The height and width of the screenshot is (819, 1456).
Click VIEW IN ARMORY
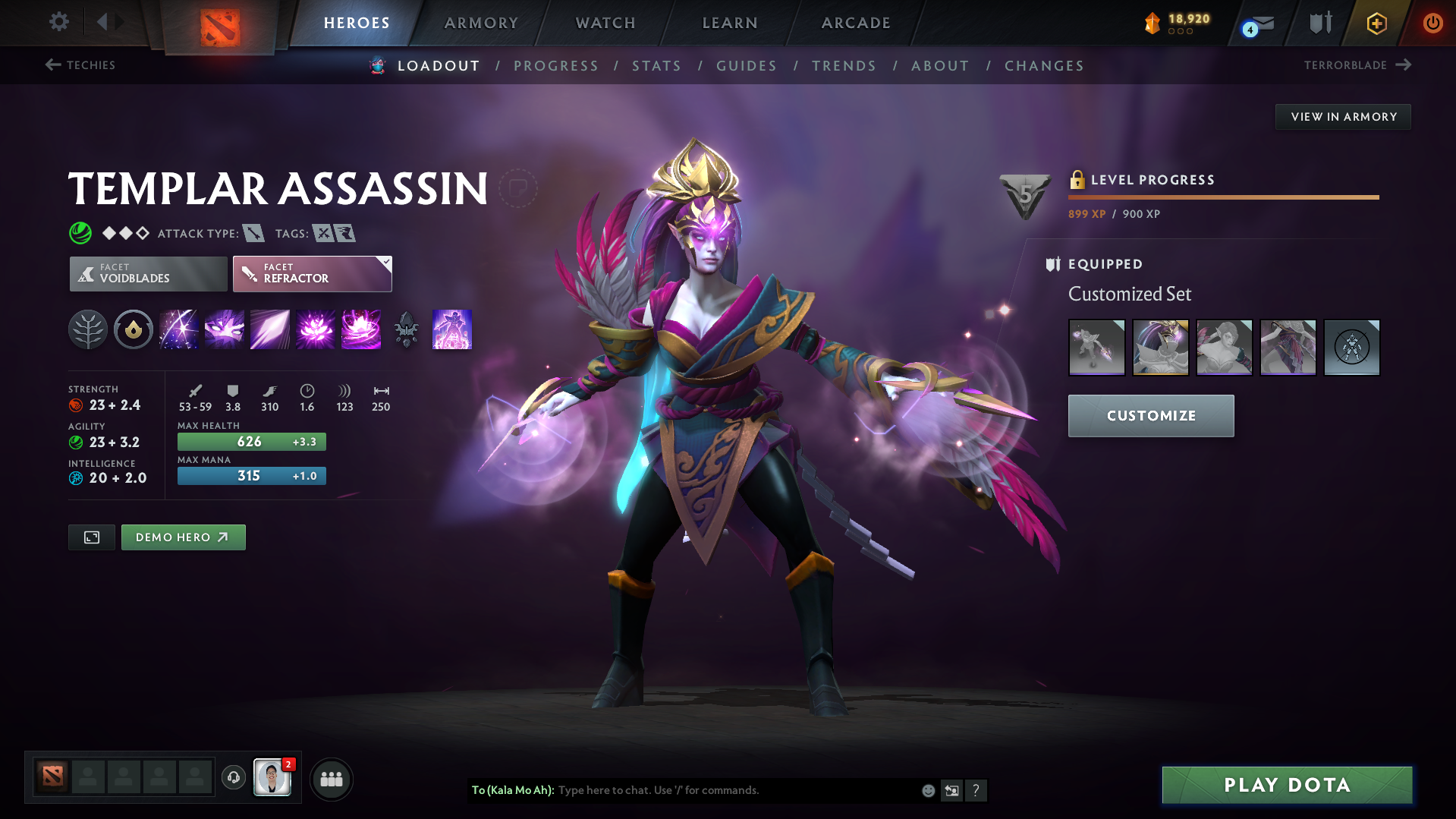(1342, 116)
